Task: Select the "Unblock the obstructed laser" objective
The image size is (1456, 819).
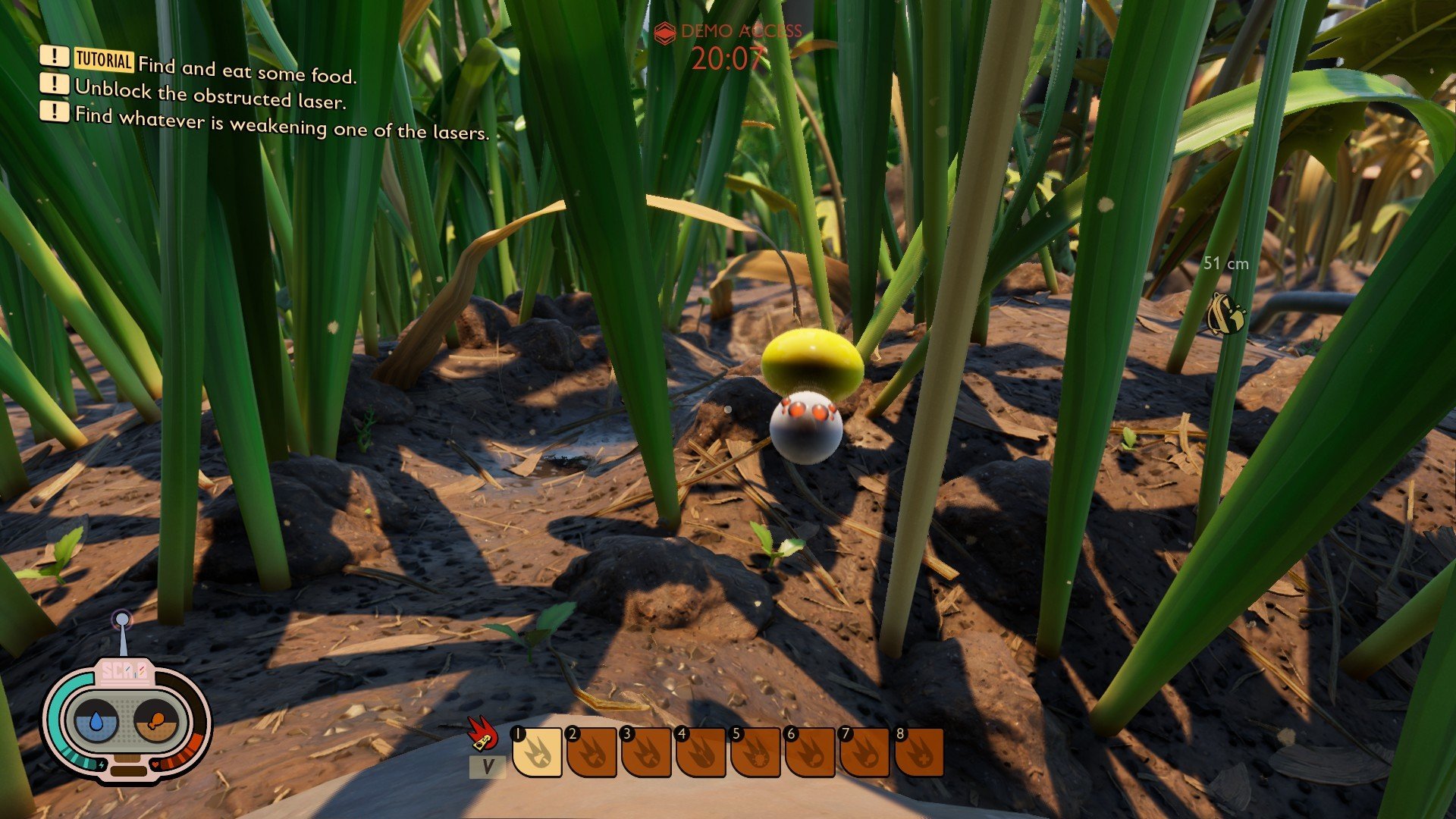Action: pos(210,94)
